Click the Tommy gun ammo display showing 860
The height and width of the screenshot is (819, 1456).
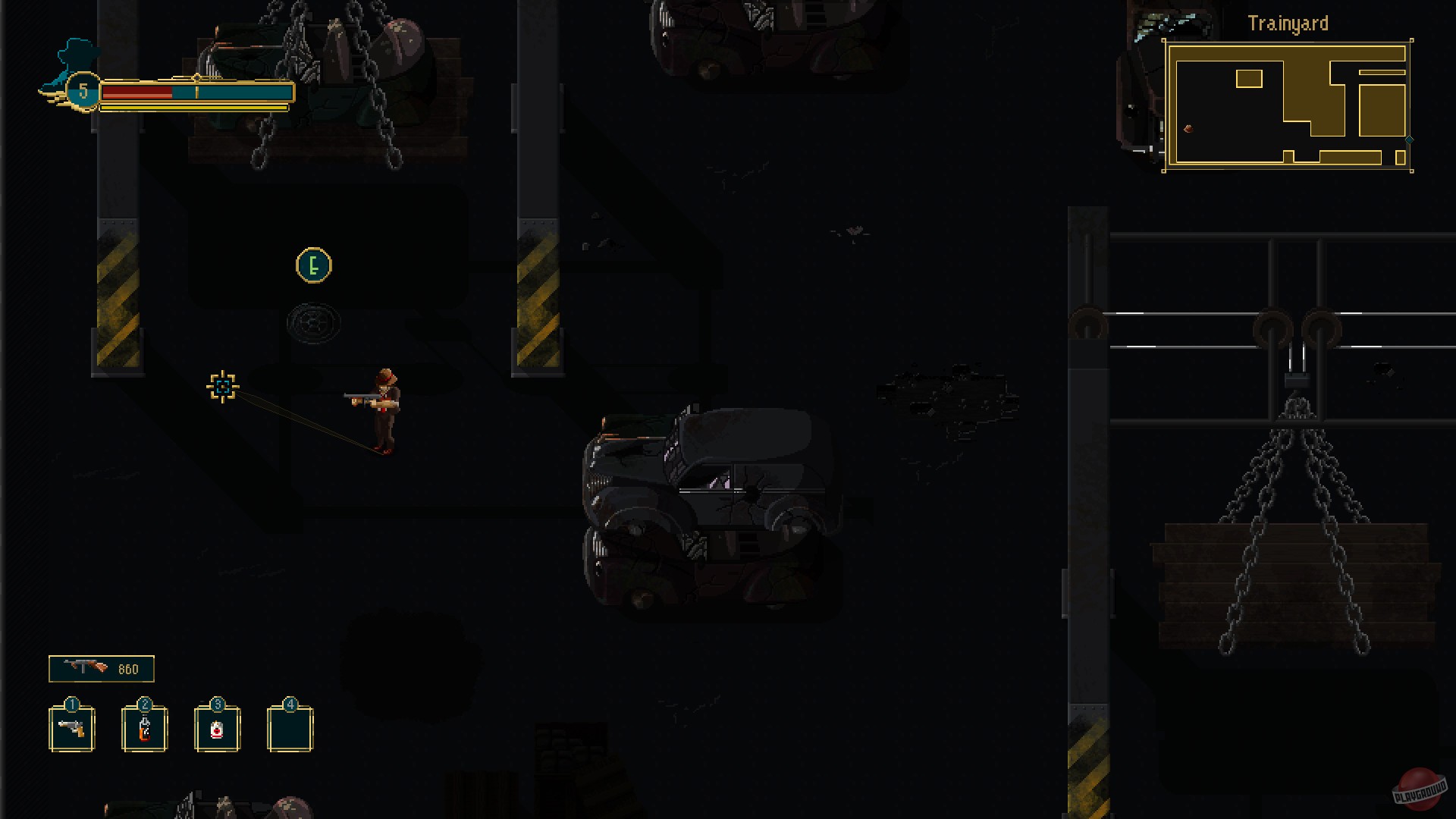coord(101,668)
